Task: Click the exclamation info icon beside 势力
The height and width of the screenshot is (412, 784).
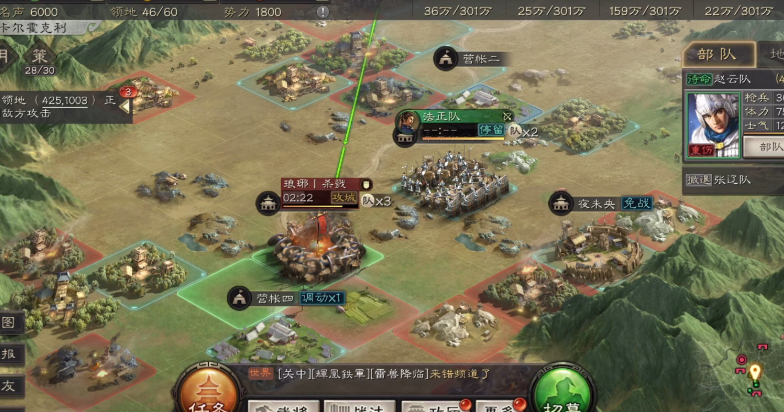Action: tap(323, 11)
